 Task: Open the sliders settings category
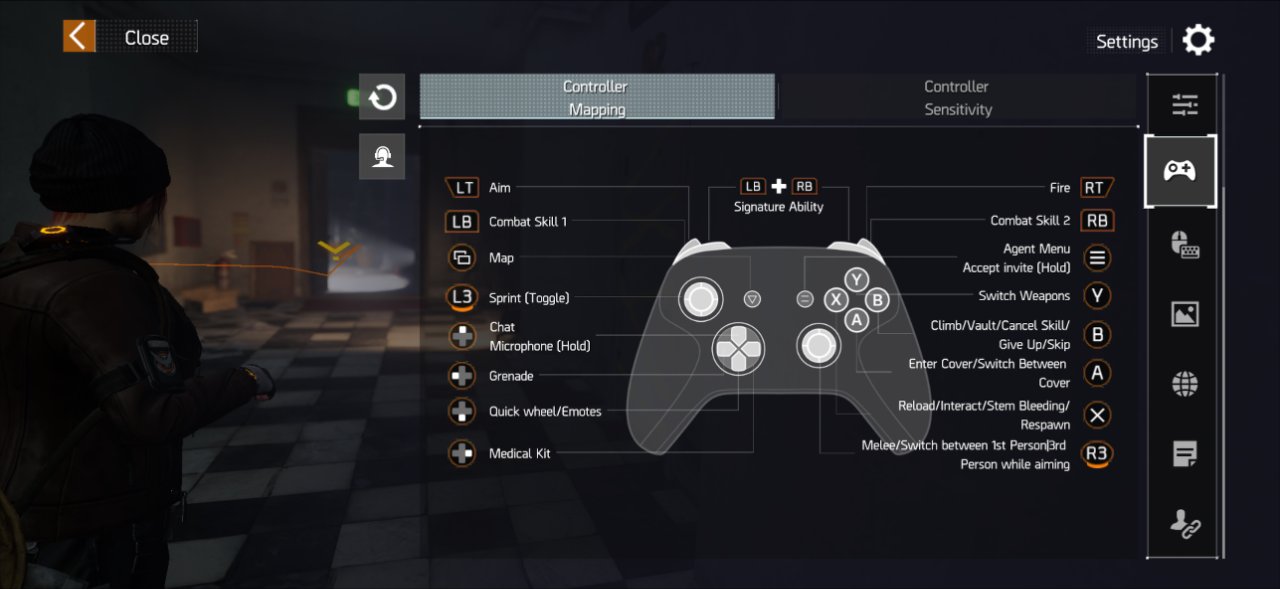coord(1185,104)
